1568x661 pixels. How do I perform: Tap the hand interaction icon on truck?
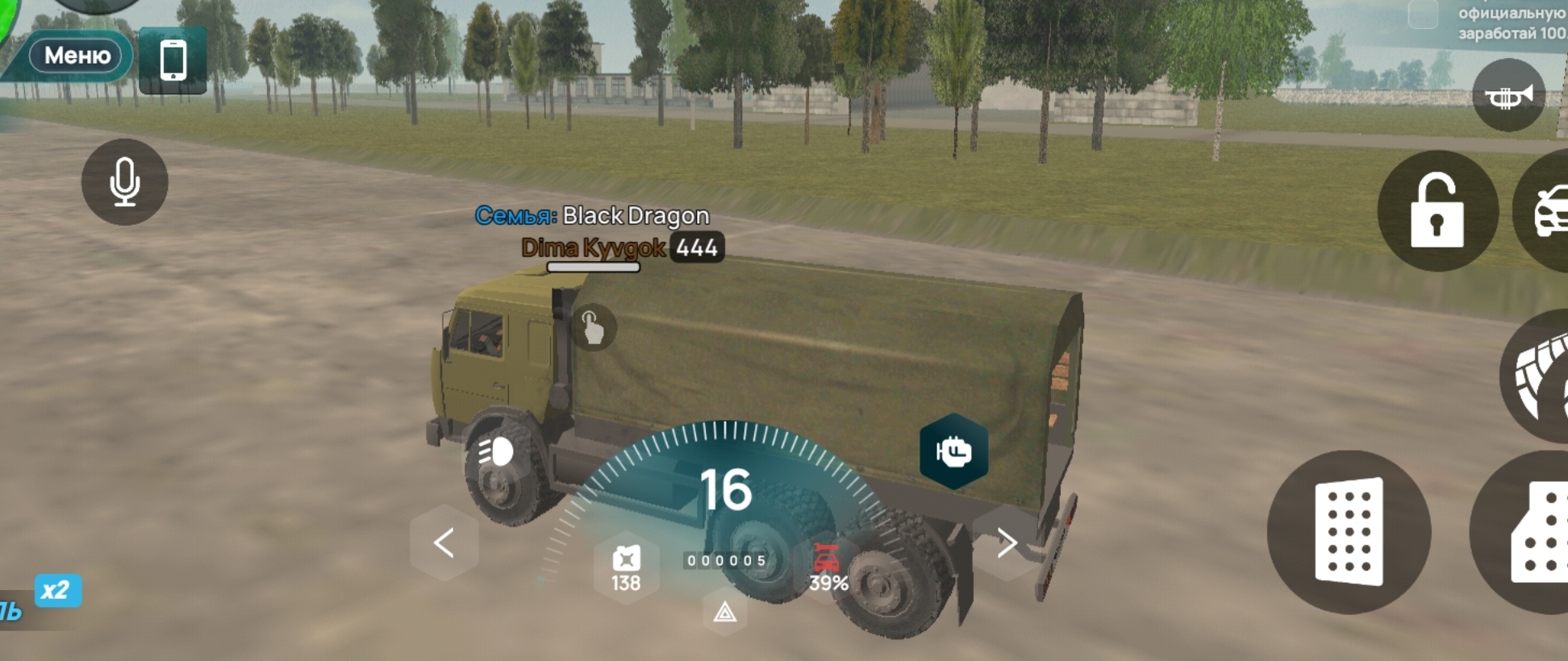click(x=593, y=327)
